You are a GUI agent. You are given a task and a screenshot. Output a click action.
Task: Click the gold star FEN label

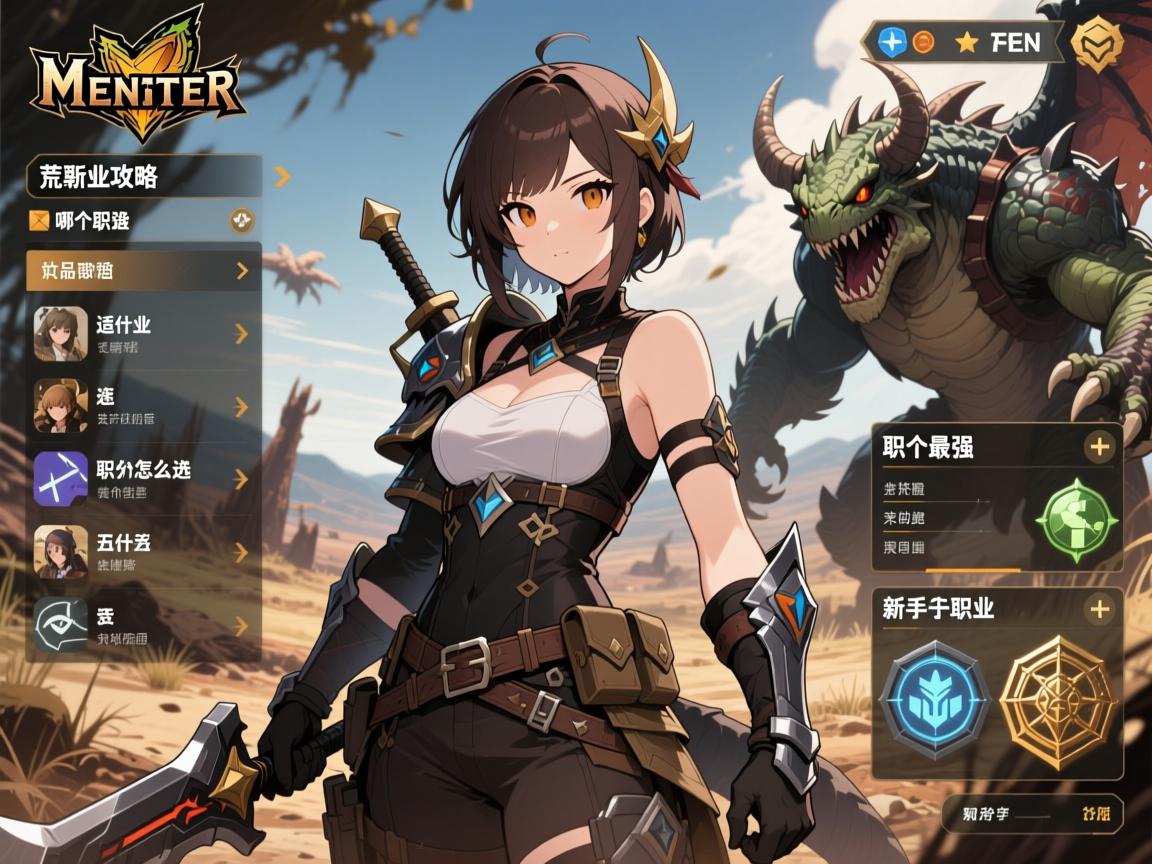click(998, 43)
